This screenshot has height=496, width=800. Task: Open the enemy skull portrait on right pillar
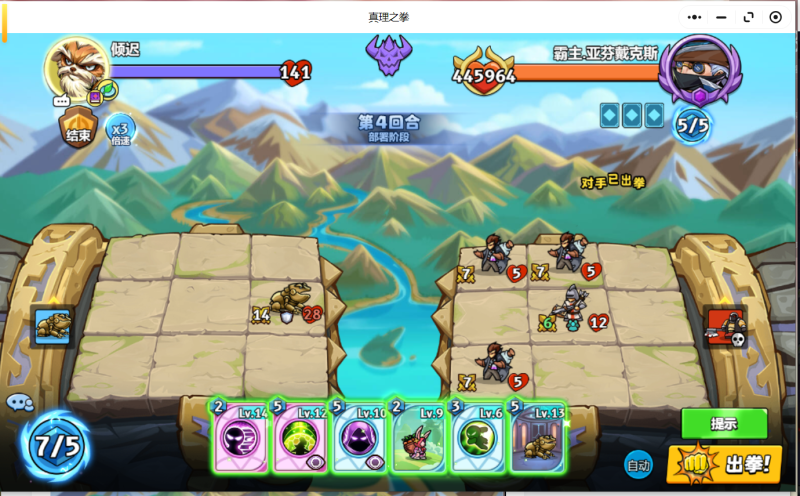pos(725,327)
